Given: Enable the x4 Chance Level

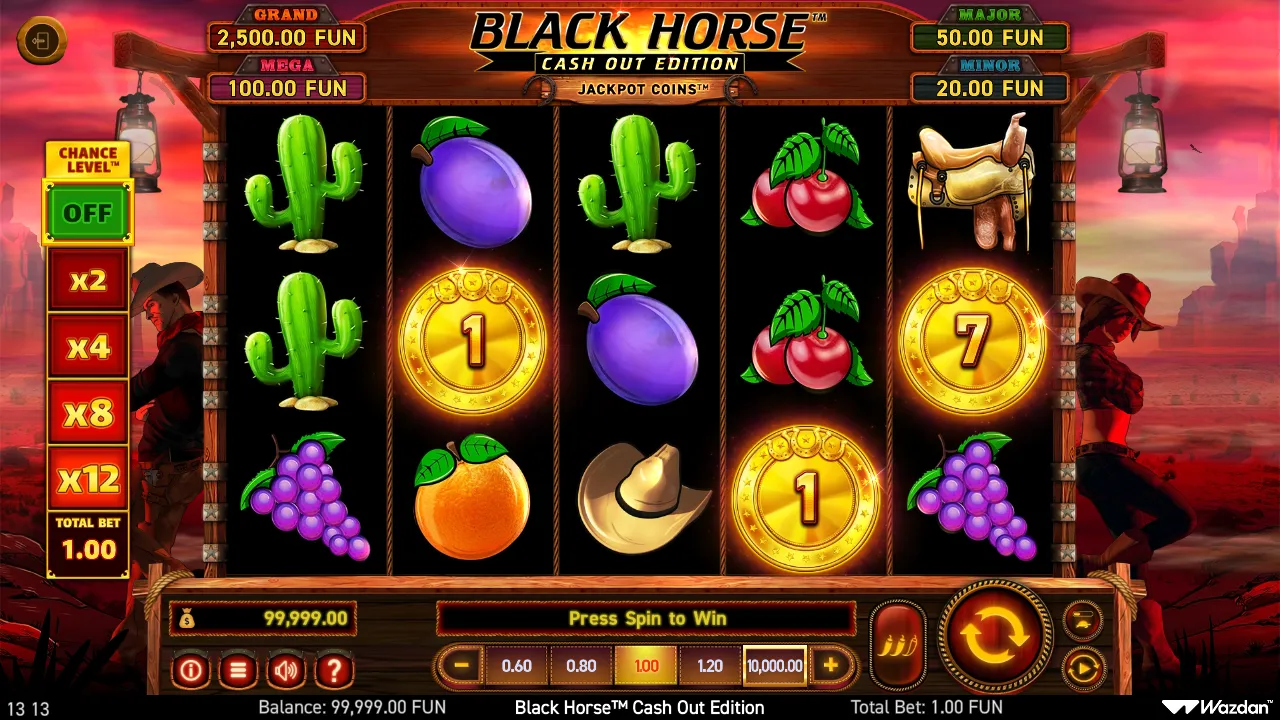Looking at the screenshot, I should (x=88, y=346).
